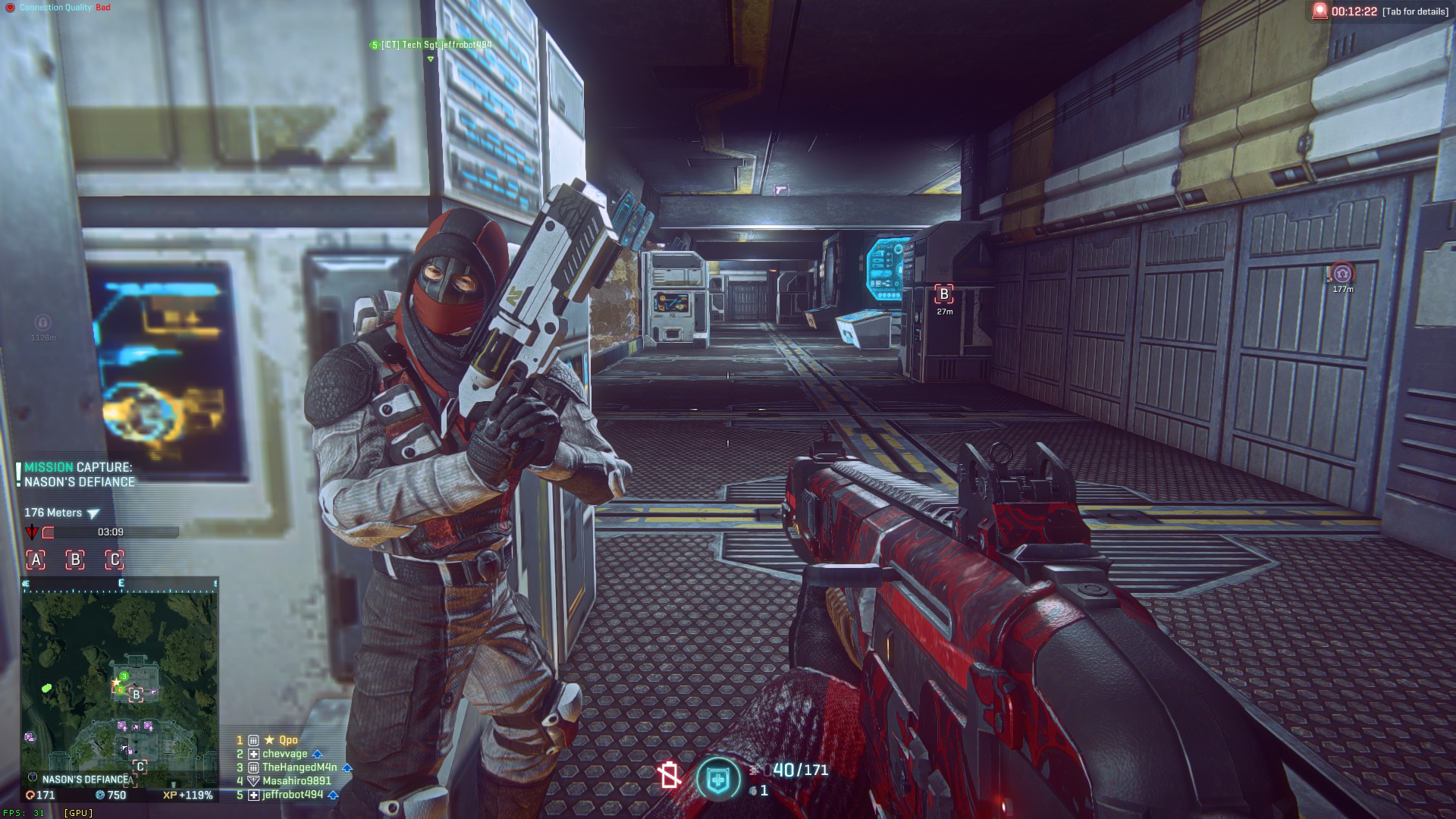Viewport: 1456px width, 819px height.
Task: Click the facility waypoint marker at 177m
Action: click(x=1342, y=274)
